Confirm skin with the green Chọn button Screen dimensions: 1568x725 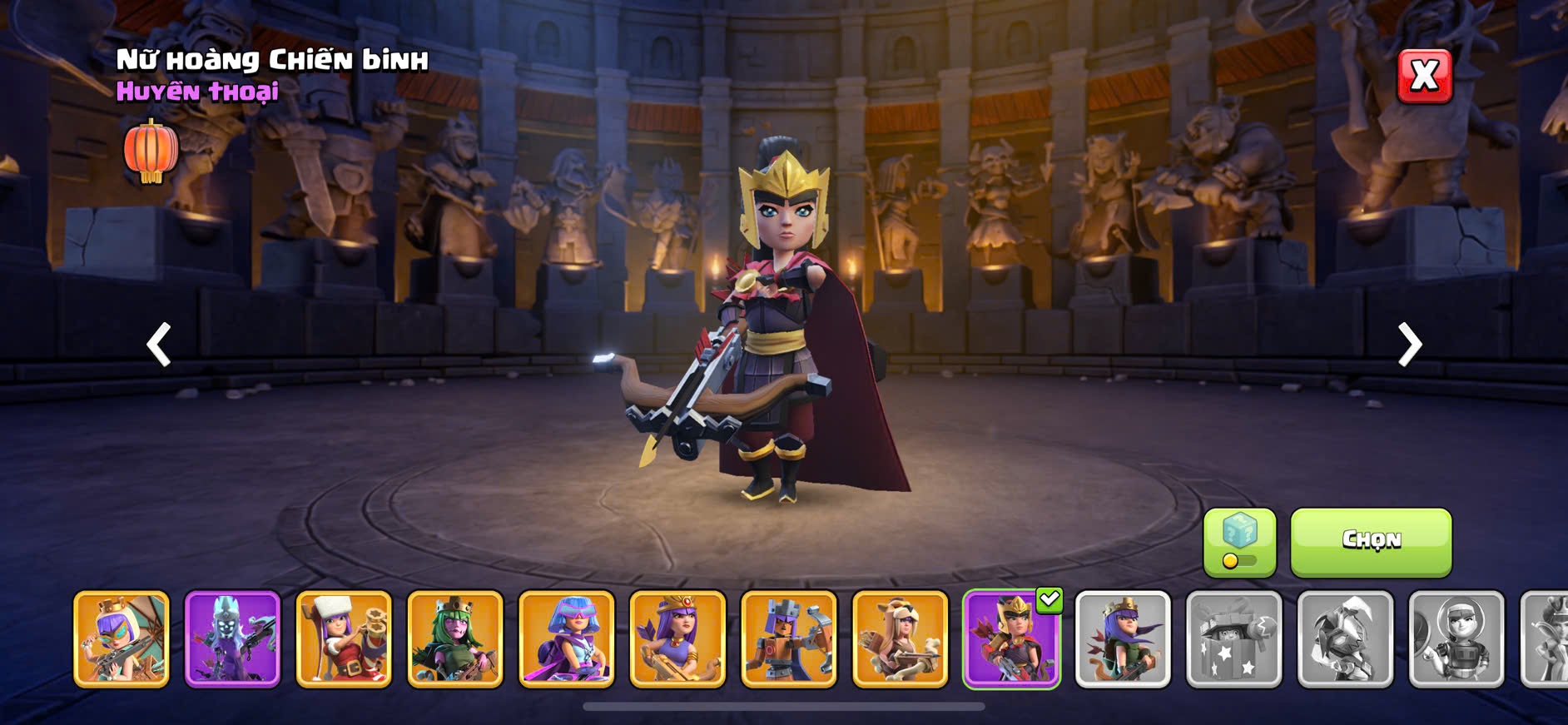pos(1371,542)
